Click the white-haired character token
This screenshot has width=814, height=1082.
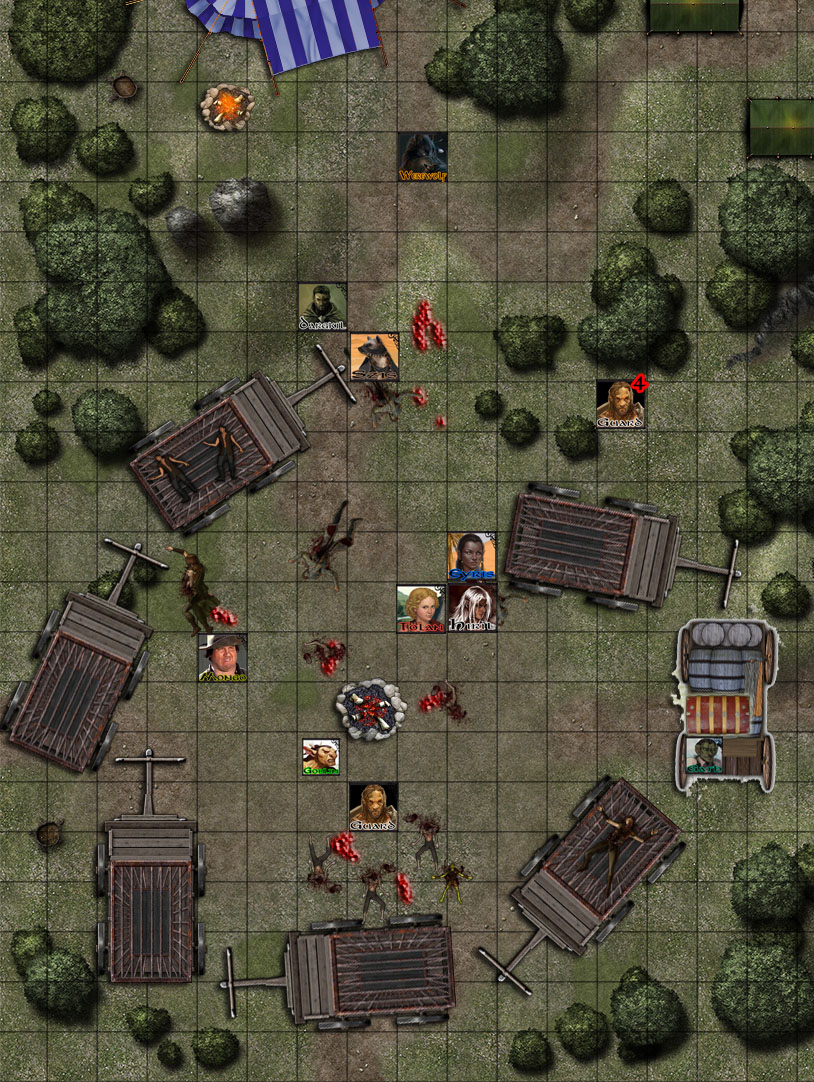[472, 608]
